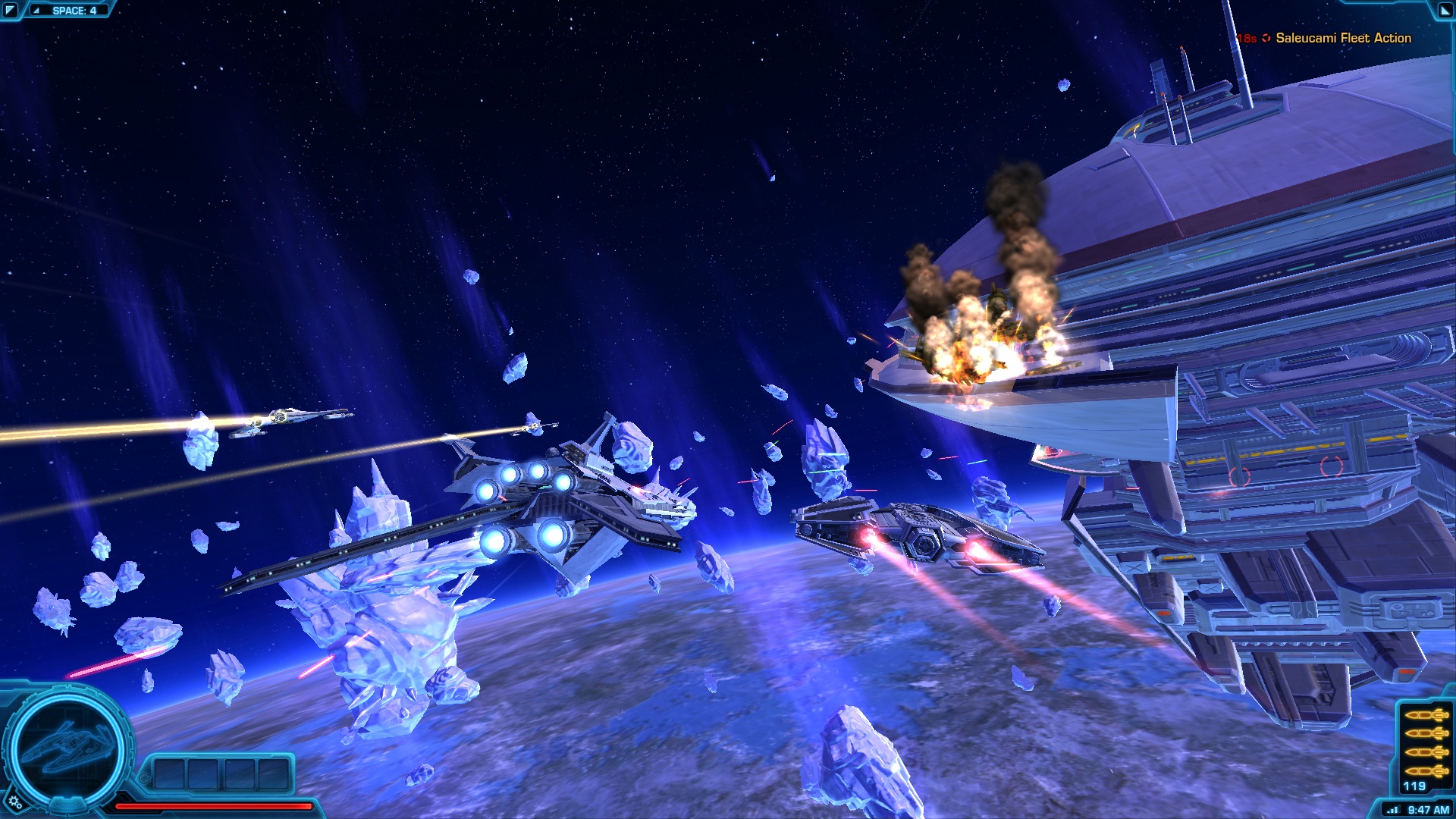The width and height of the screenshot is (1456, 819).
Task: Click the ship hologram portrait
Action: click(67, 748)
